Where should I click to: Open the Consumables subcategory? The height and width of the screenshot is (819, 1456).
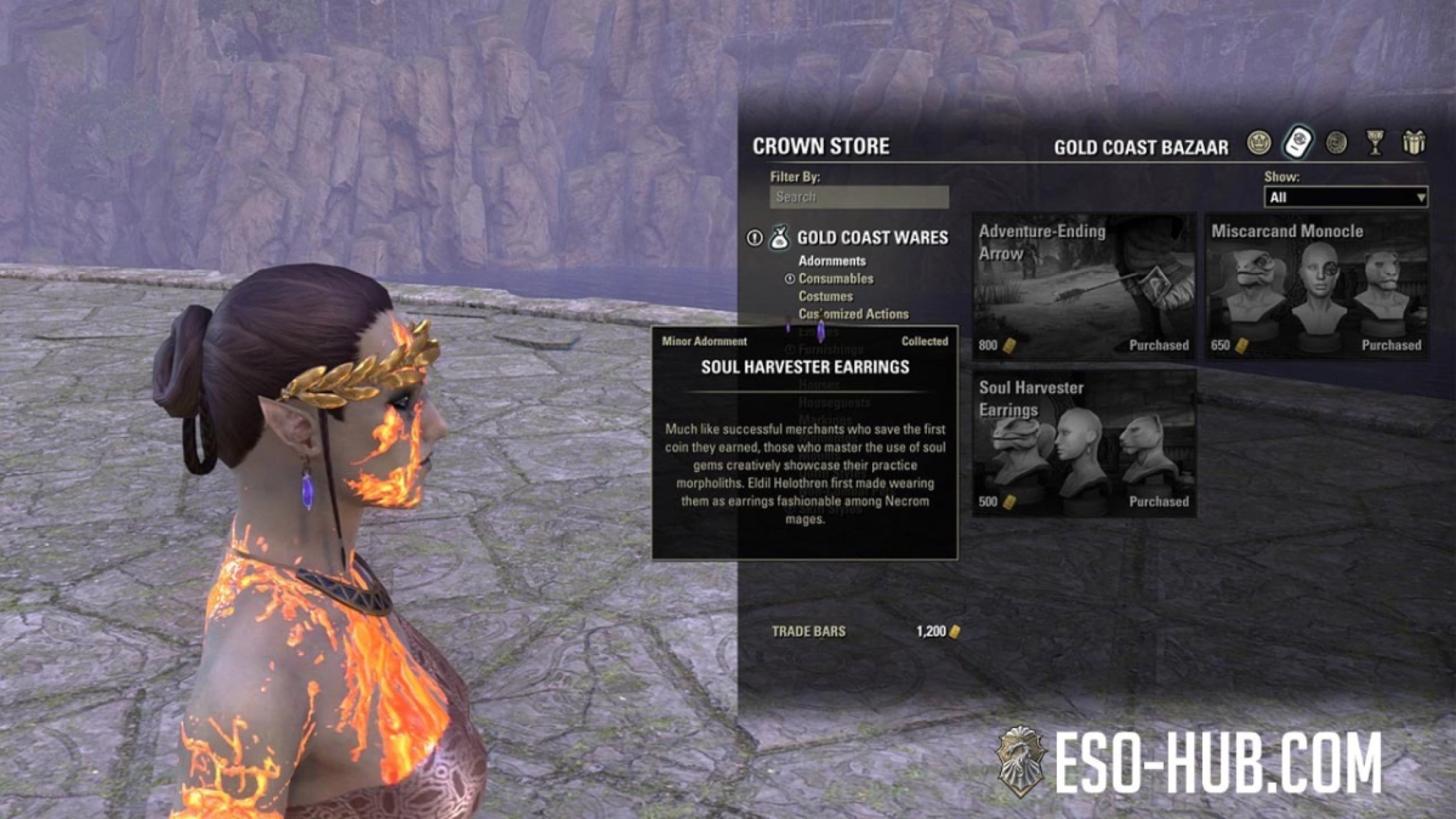[836, 278]
